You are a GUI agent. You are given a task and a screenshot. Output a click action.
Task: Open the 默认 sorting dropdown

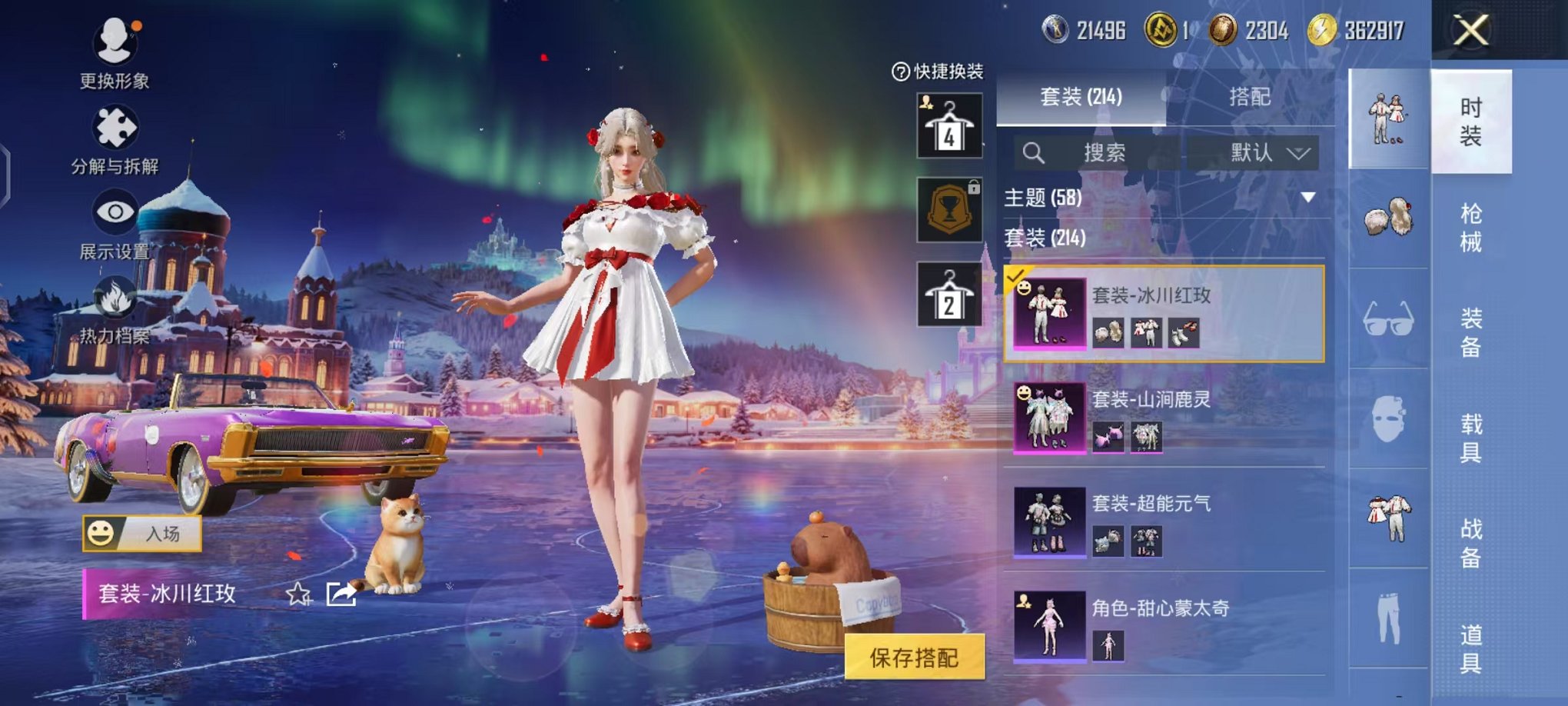[1268, 153]
